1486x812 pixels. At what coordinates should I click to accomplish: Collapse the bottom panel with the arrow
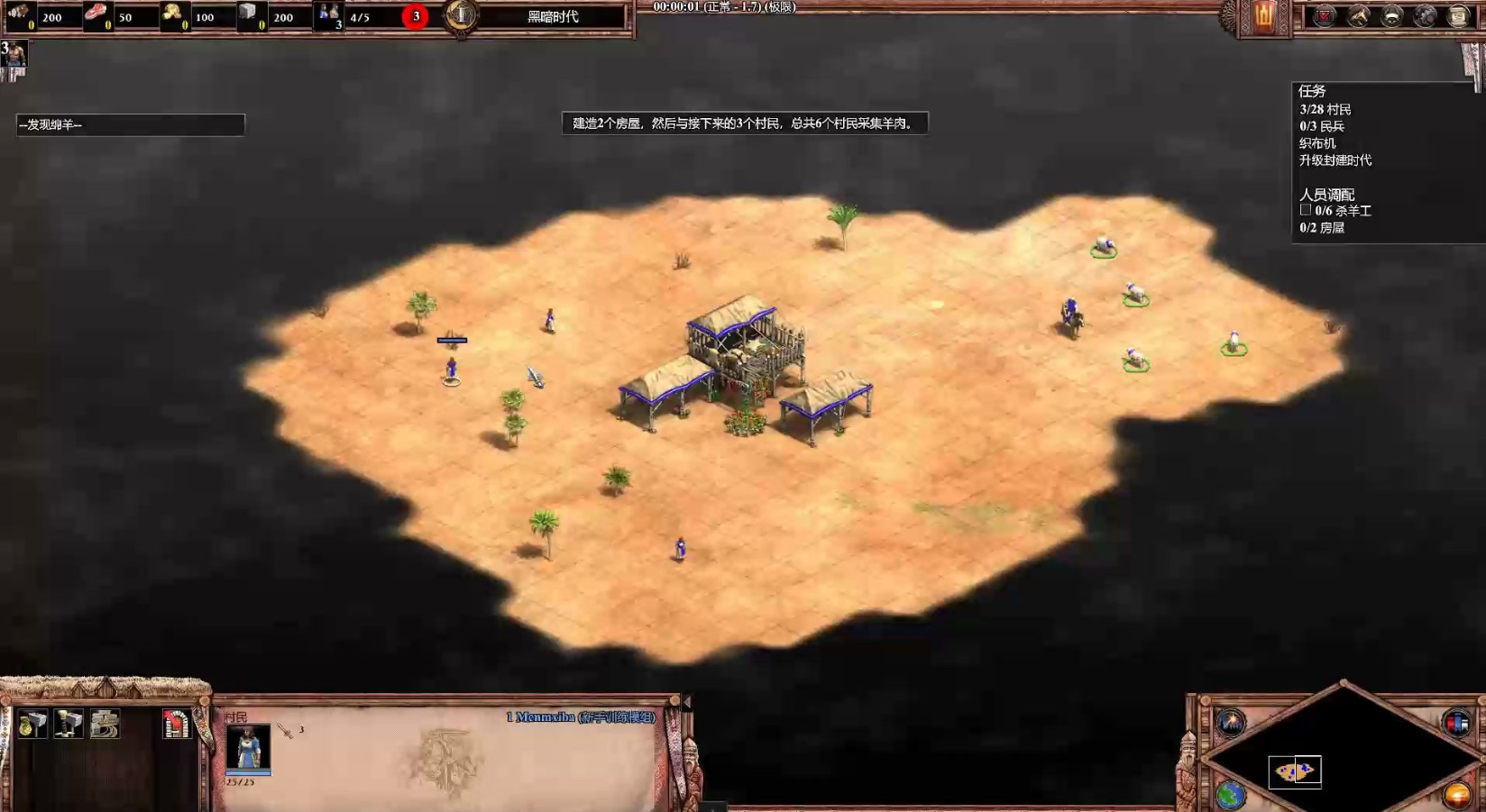[687, 701]
